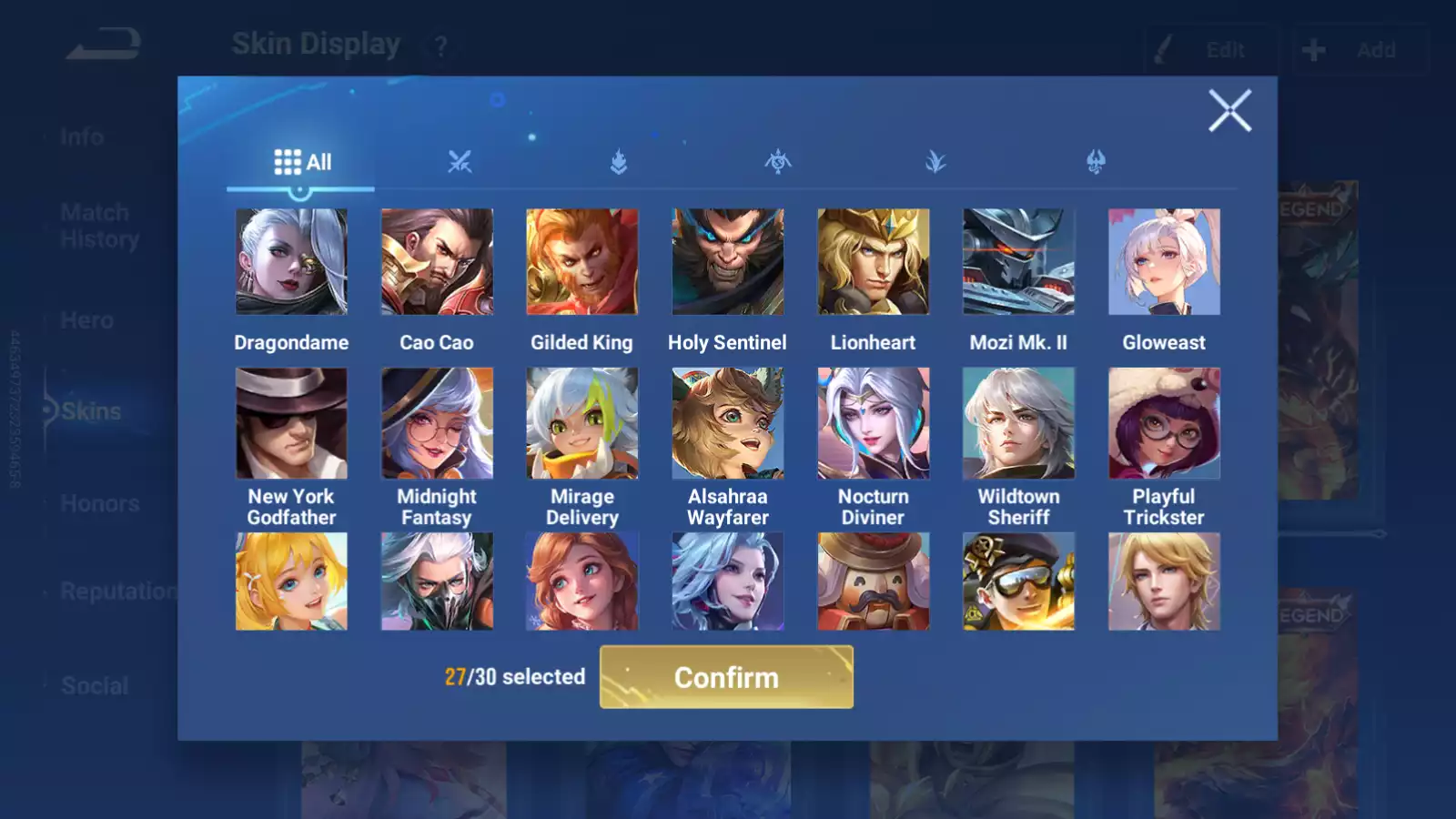Viewport: 1456px width, 819px height.
Task: Select the nutcracker soldier skin portrait
Action: click(x=874, y=581)
